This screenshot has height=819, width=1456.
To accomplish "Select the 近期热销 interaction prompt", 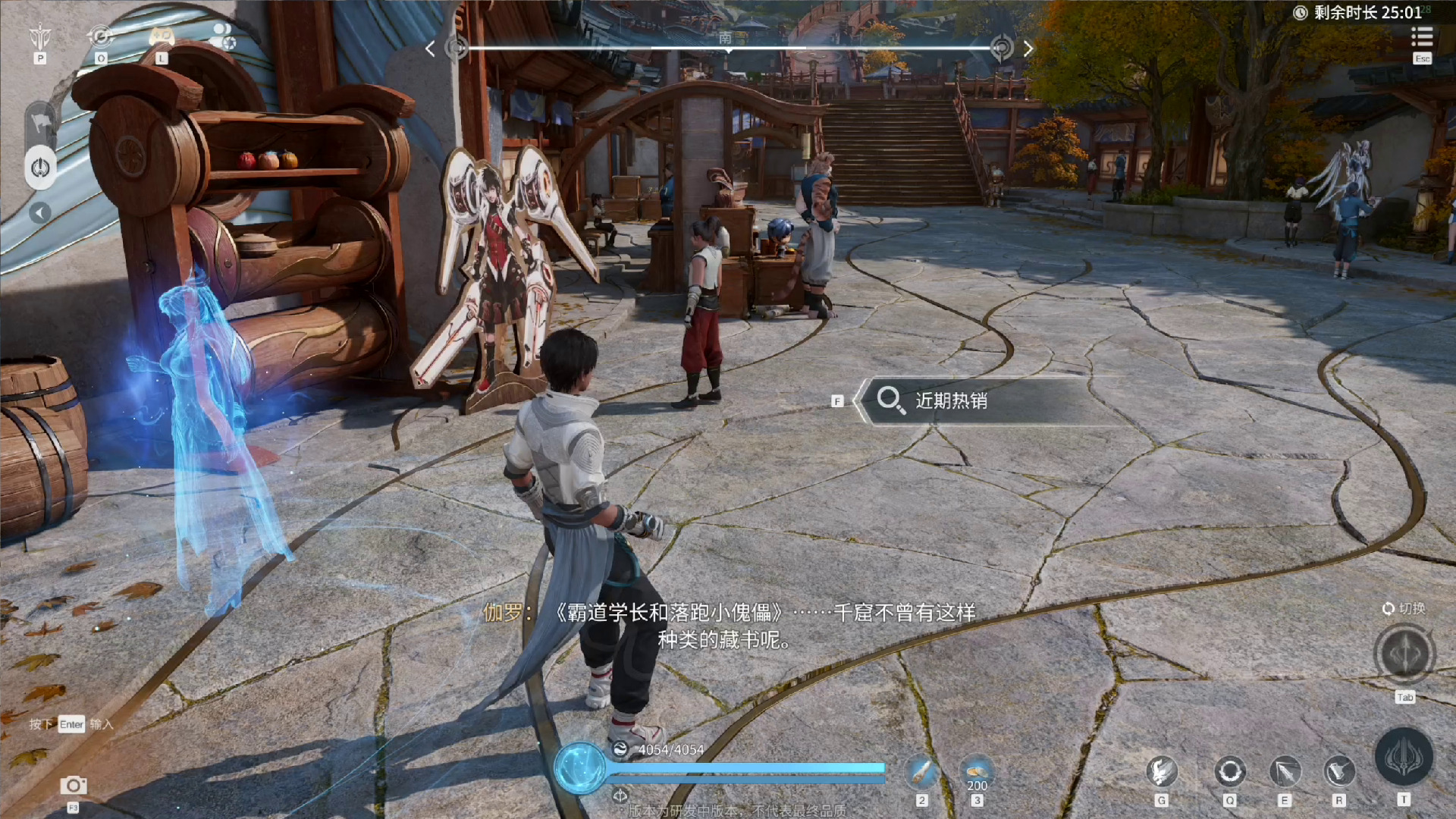I will tap(951, 400).
